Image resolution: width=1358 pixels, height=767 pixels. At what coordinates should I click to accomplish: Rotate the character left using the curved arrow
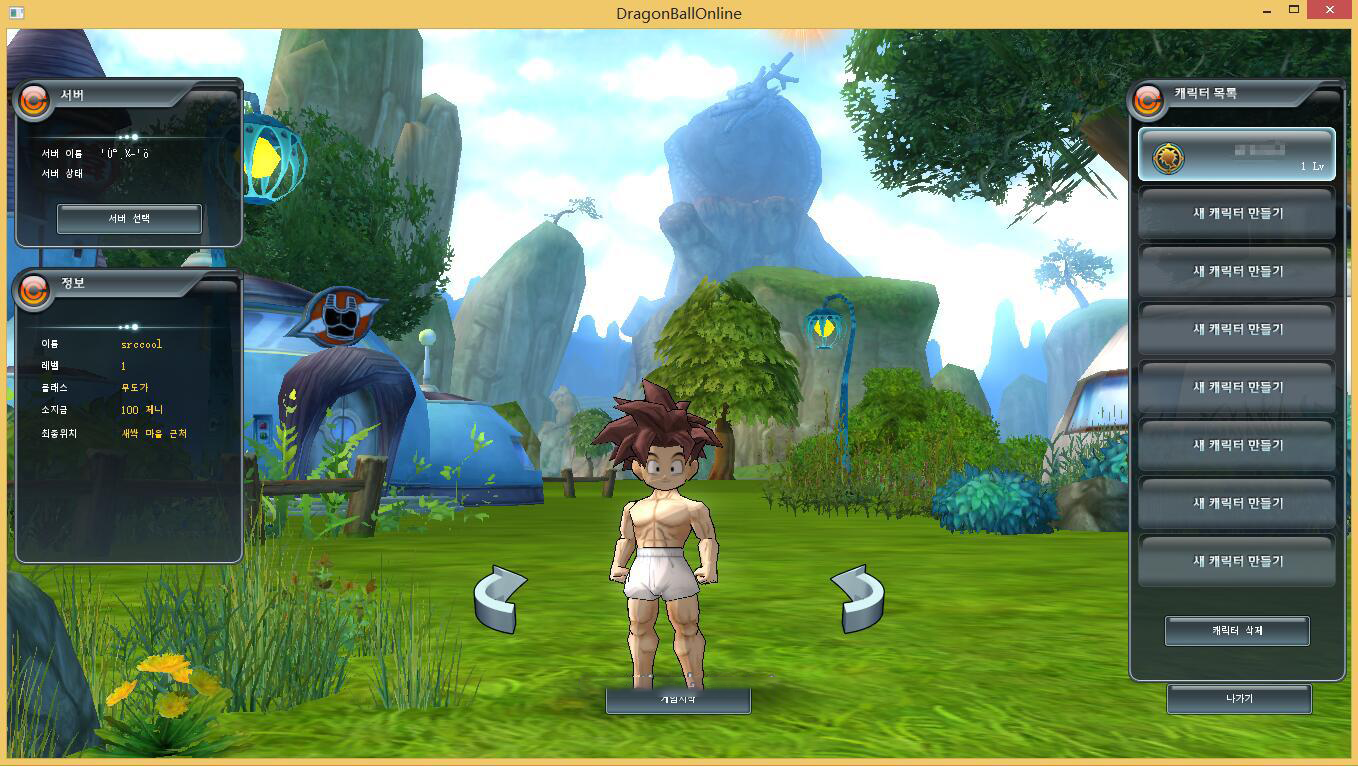(x=498, y=597)
